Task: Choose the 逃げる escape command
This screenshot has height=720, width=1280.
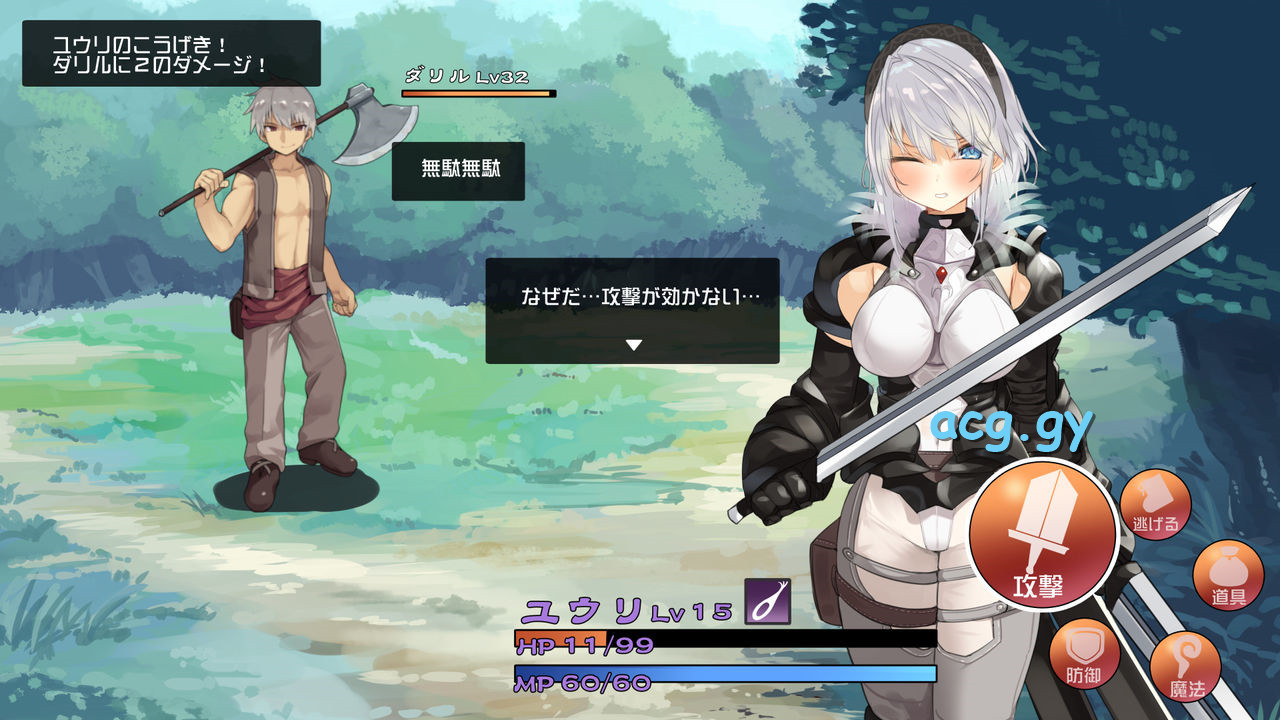Action: (x=1155, y=504)
